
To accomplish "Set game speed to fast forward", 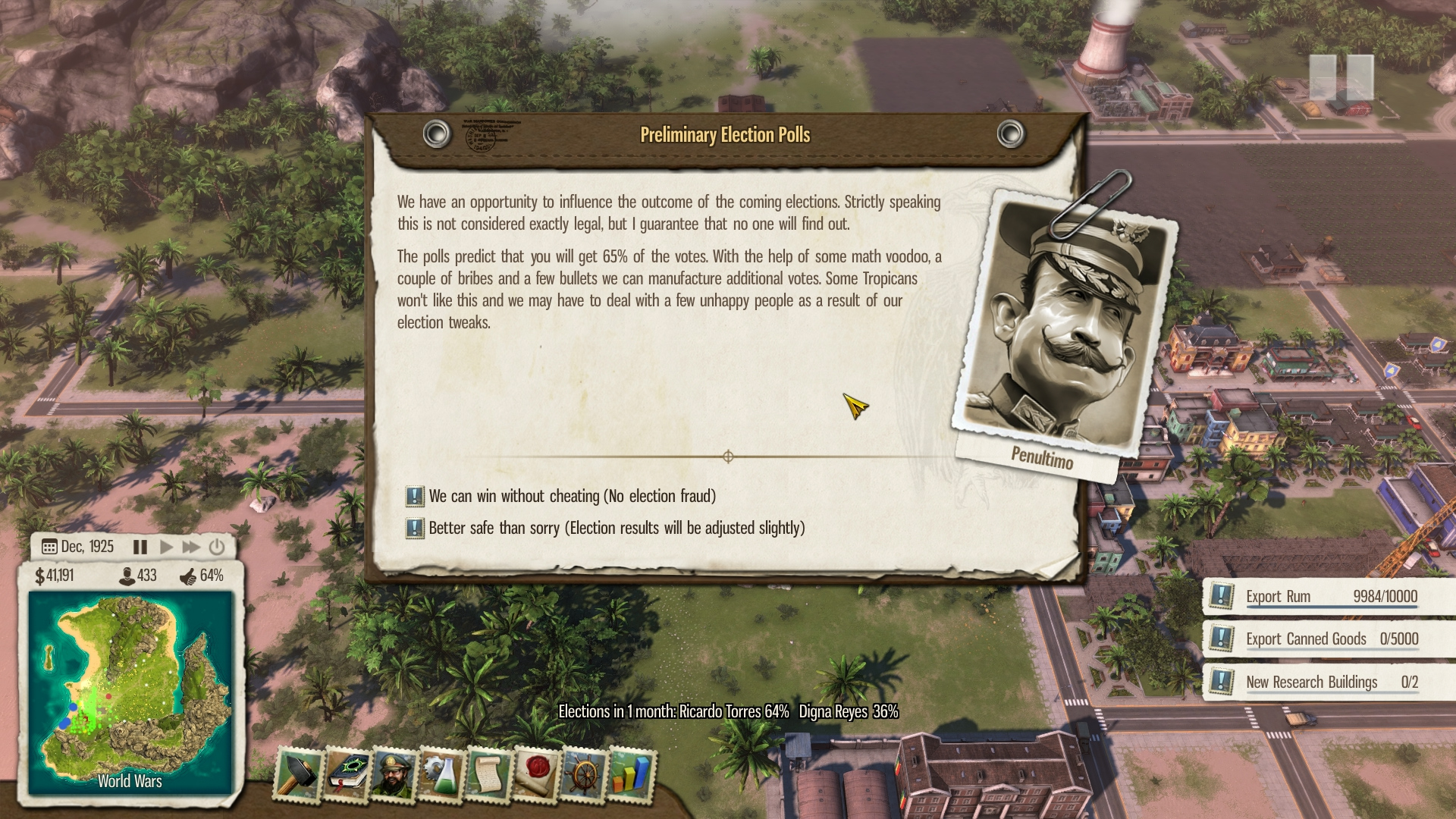I will 191,547.
